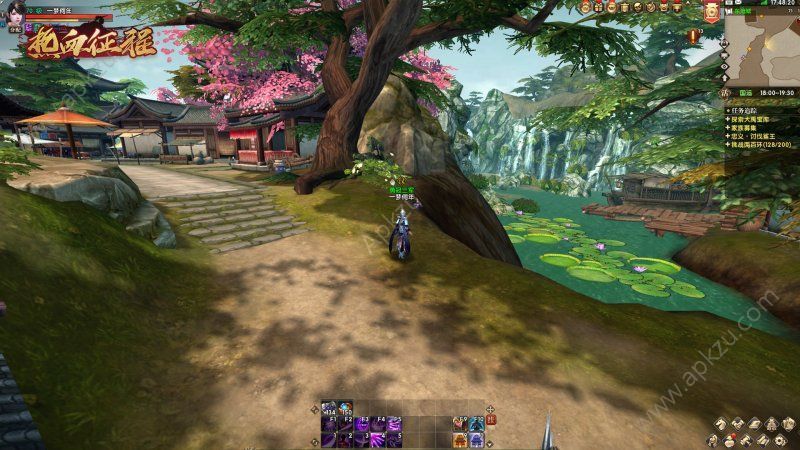Open the minimap

764,47
